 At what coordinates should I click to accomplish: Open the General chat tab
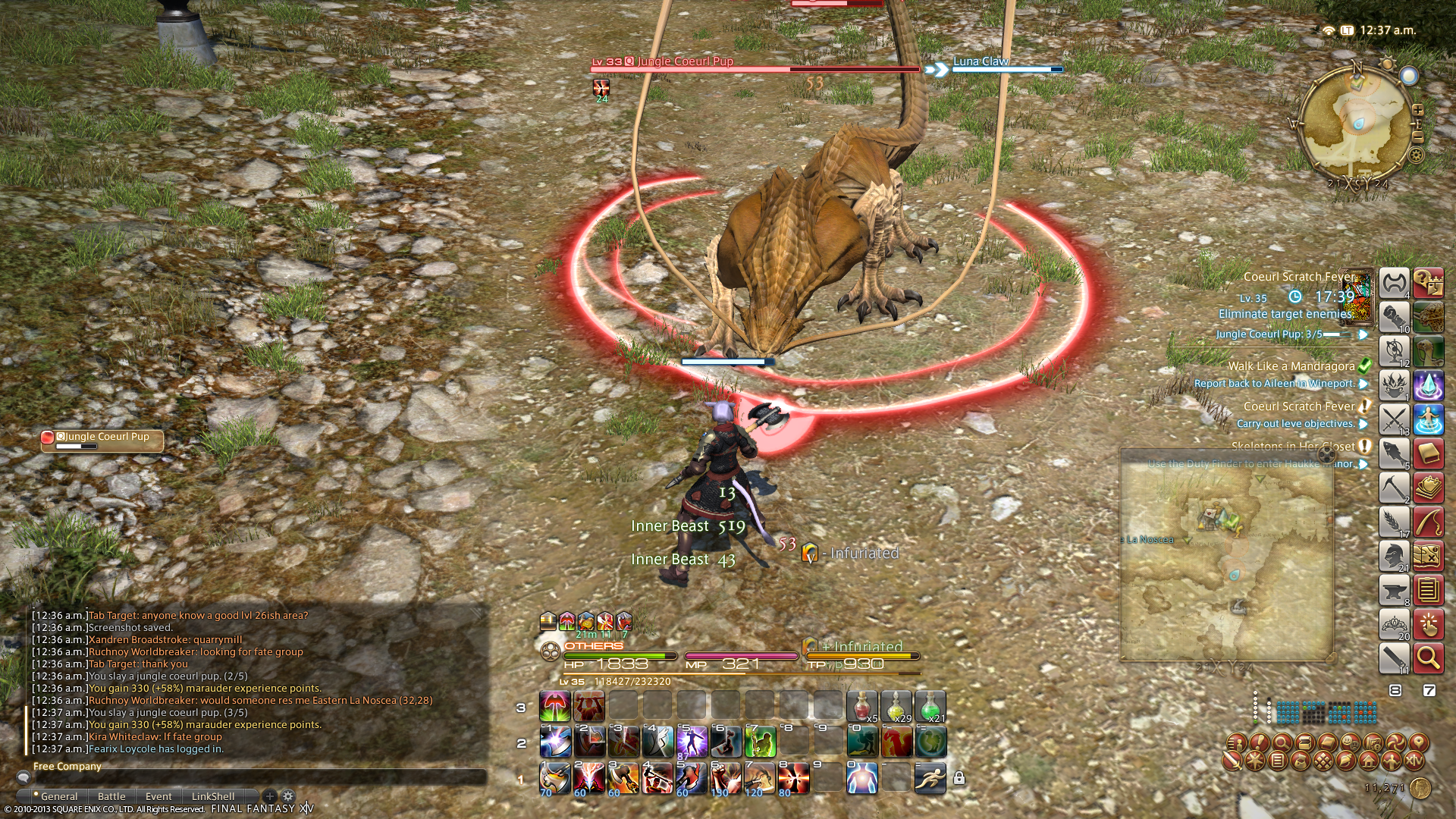point(59,796)
